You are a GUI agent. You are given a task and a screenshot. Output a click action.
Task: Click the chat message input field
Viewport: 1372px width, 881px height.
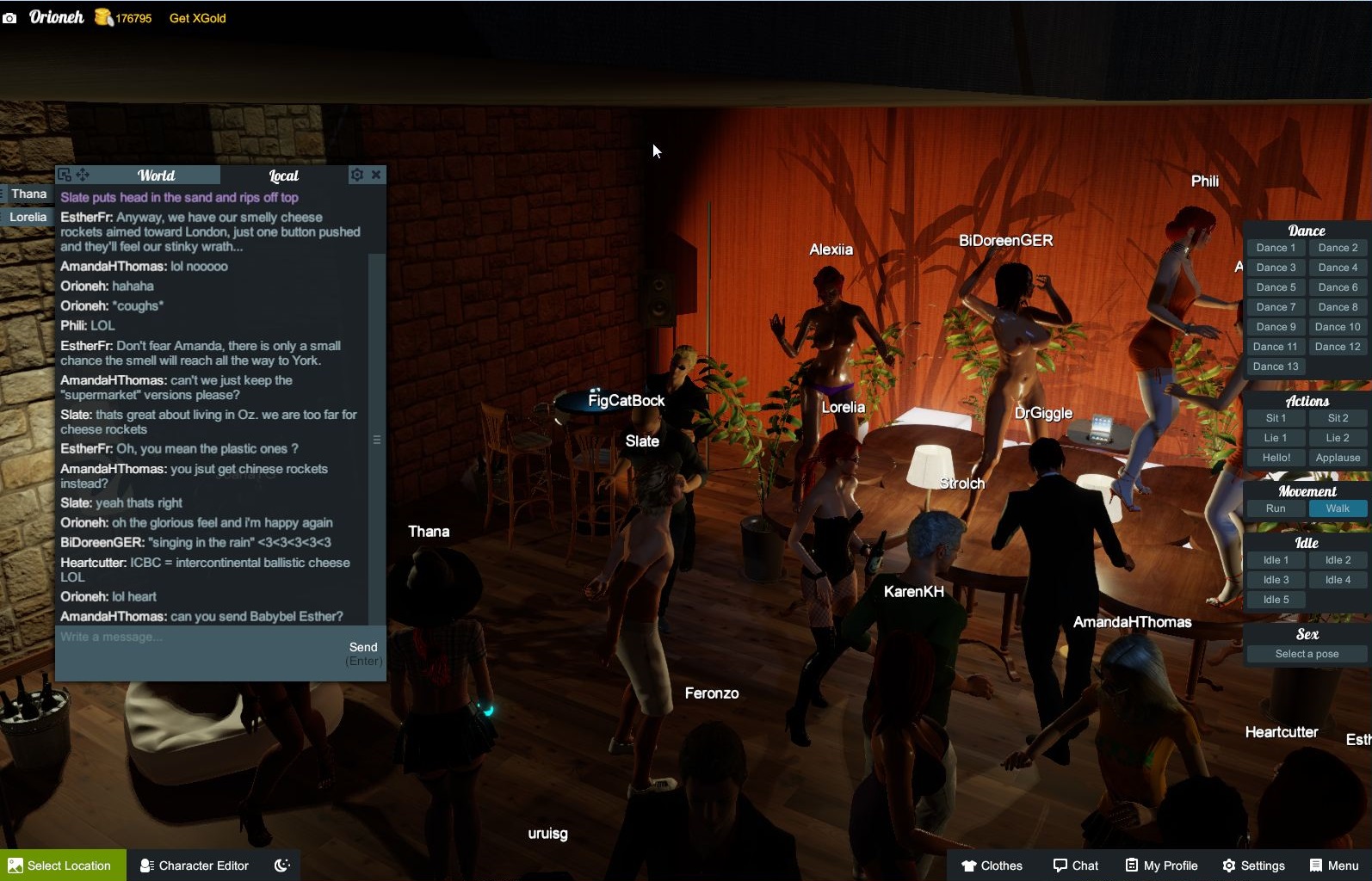coord(198,638)
